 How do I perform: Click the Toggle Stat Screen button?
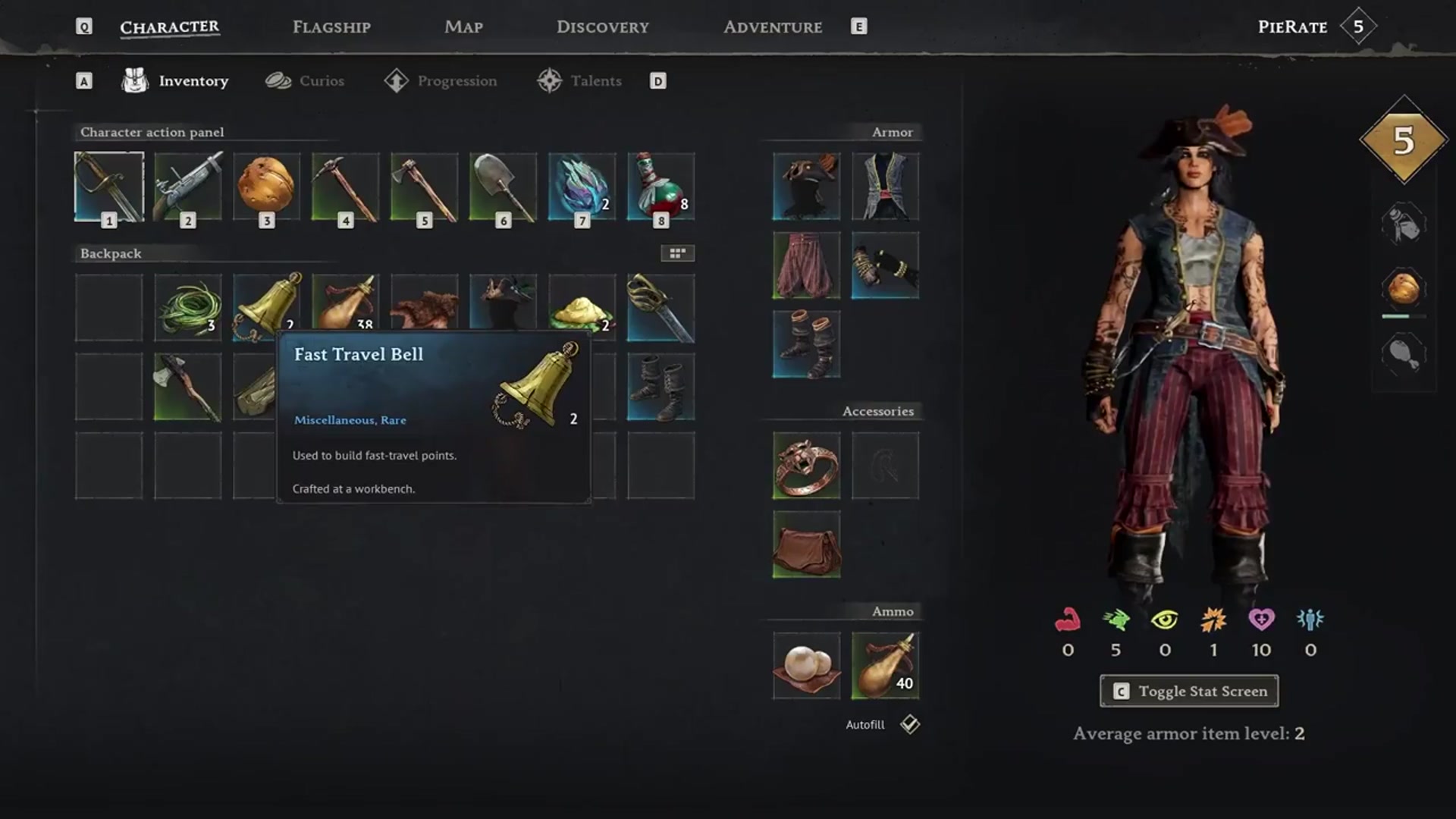1188,691
